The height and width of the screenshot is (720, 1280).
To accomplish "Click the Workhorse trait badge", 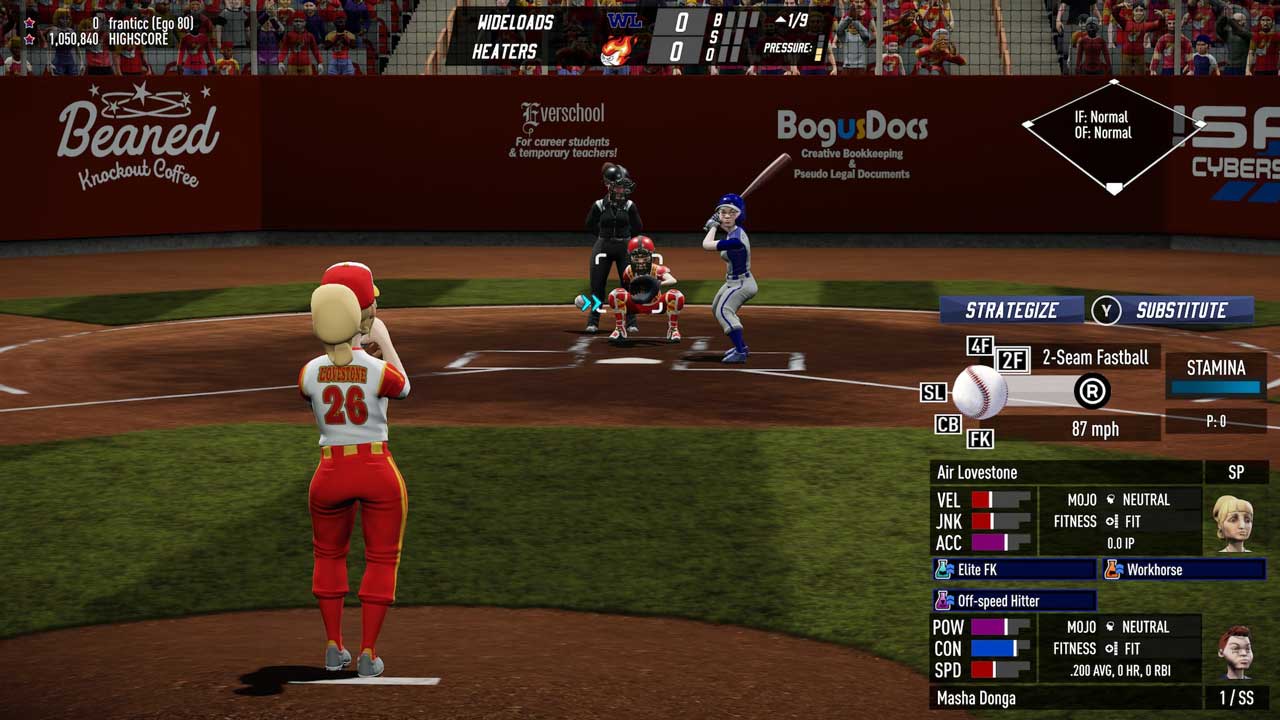I will [1183, 570].
